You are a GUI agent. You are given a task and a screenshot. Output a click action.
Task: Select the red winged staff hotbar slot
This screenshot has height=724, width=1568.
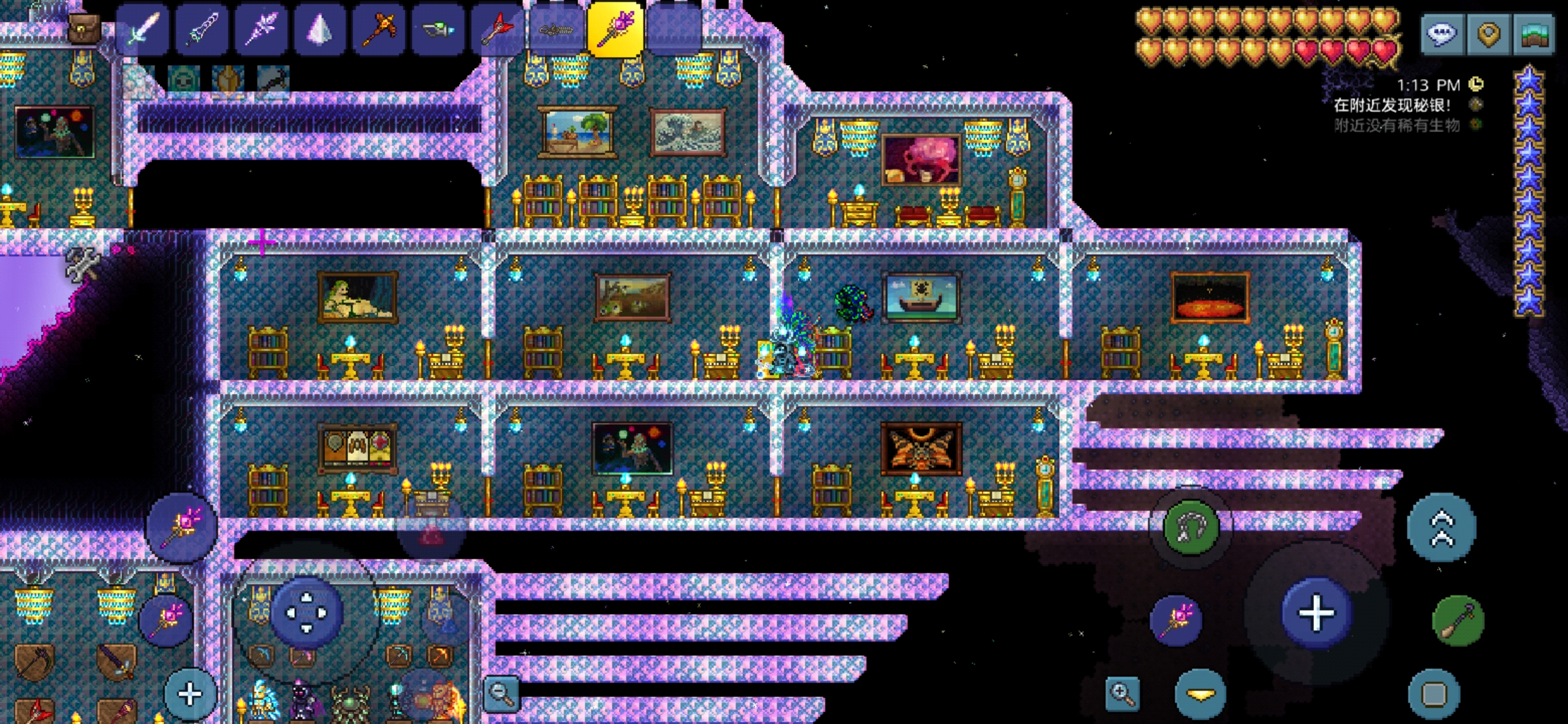pos(497,30)
